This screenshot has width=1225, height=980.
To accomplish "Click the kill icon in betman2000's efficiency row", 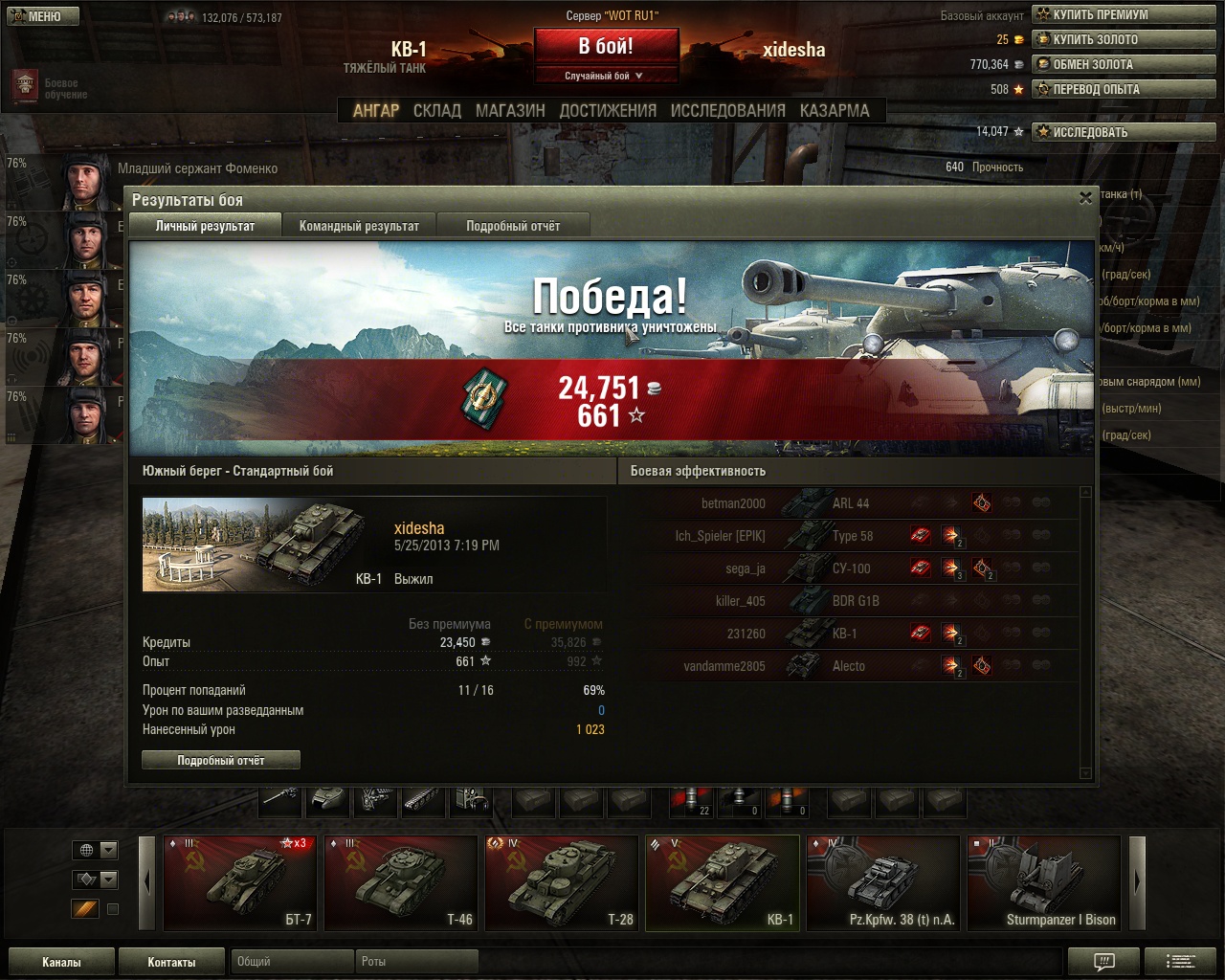I will 982,502.
